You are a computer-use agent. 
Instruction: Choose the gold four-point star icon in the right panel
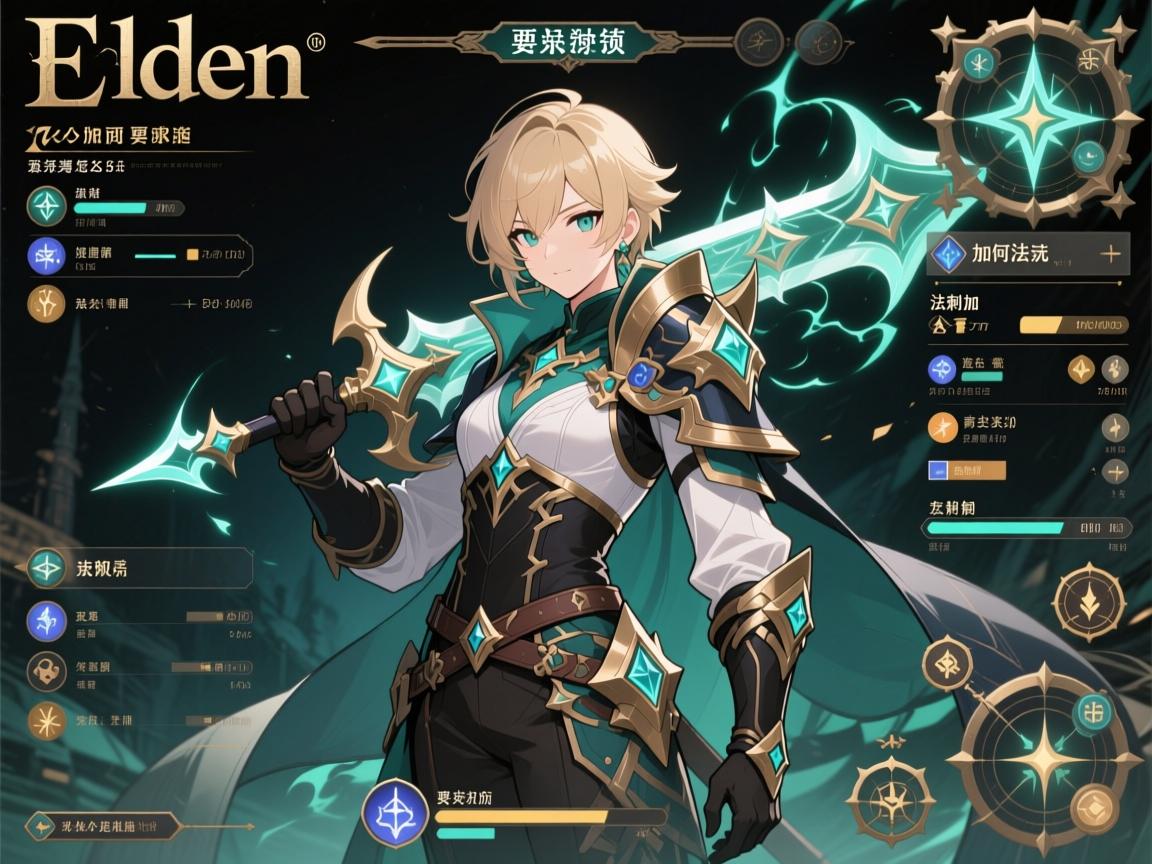pyautogui.click(x=1083, y=370)
